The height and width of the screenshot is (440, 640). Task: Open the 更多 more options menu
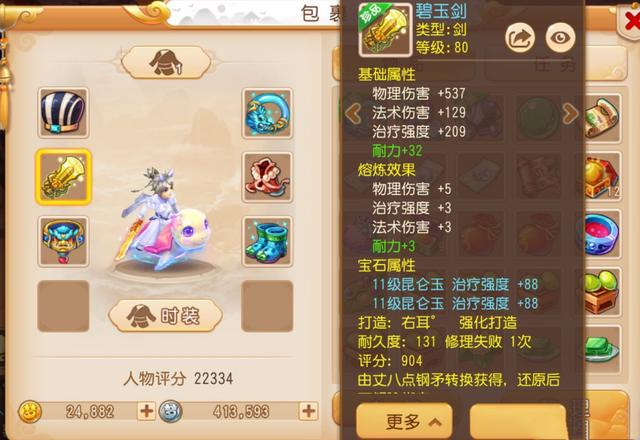403,422
